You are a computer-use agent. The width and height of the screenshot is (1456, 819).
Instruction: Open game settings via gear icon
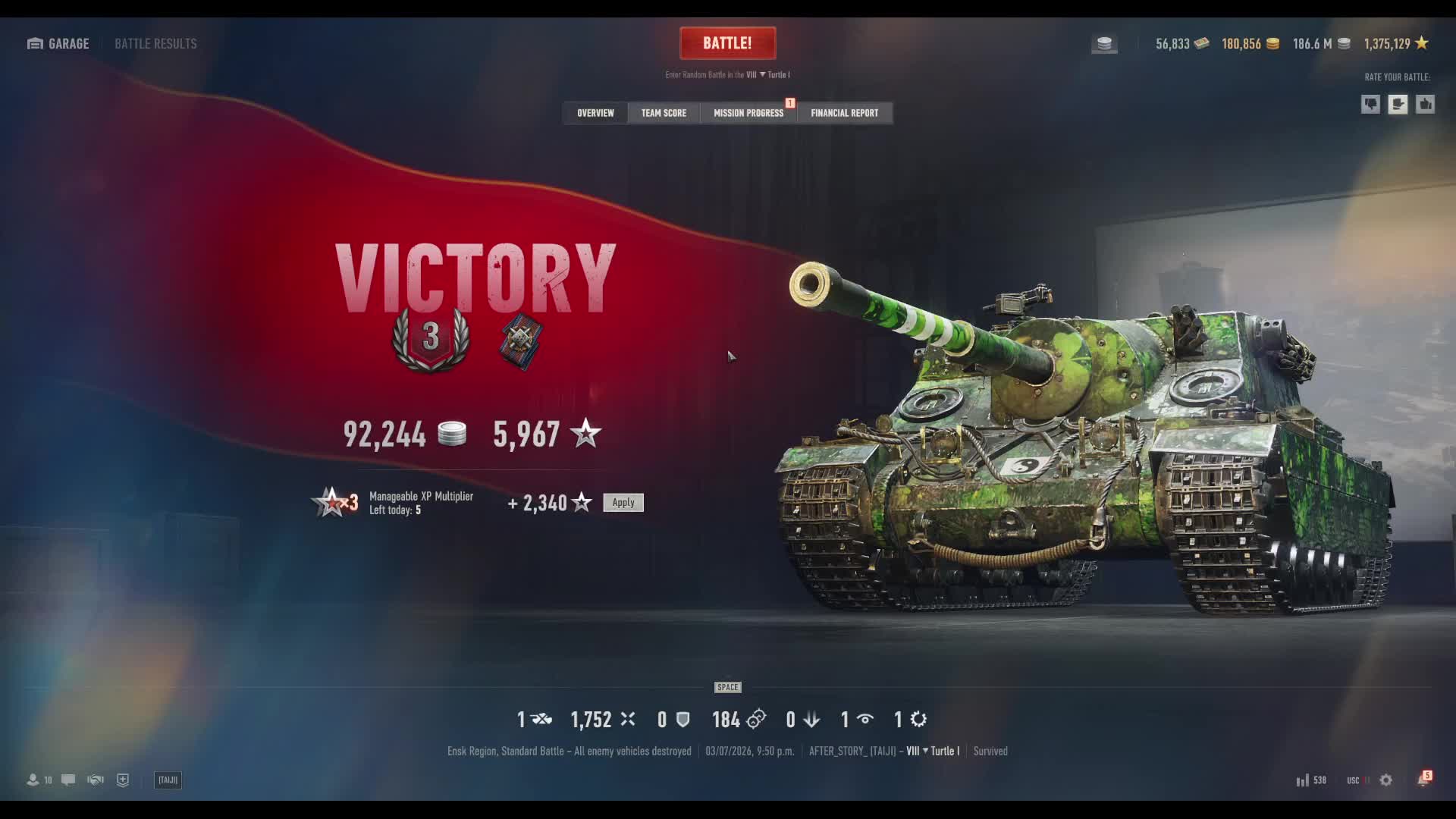pyautogui.click(x=1385, y=780)
